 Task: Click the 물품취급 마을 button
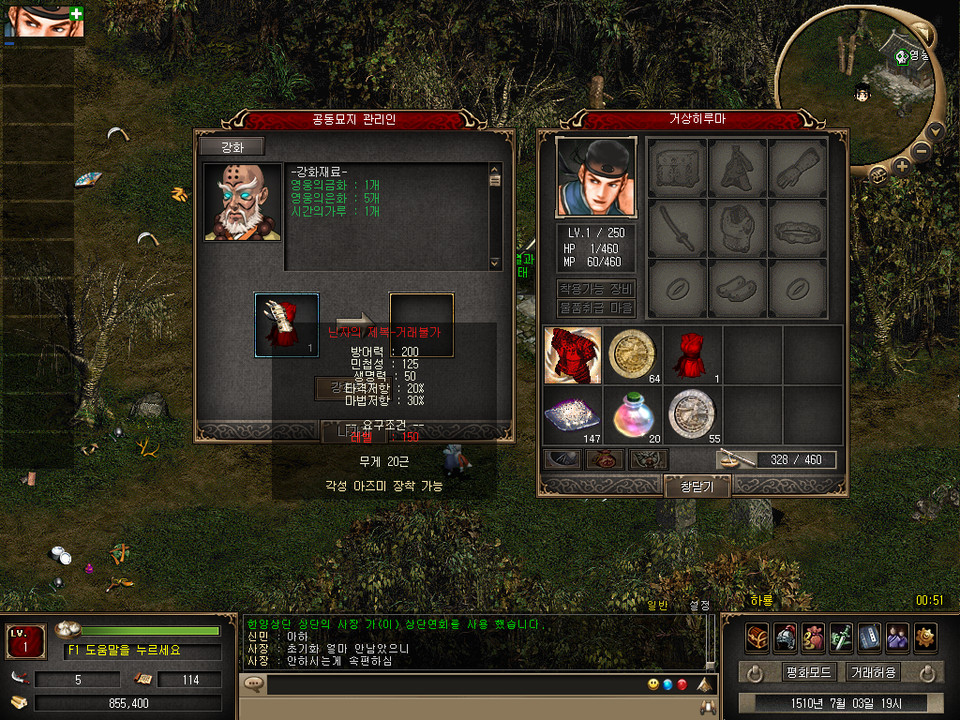tap(596, 308)
